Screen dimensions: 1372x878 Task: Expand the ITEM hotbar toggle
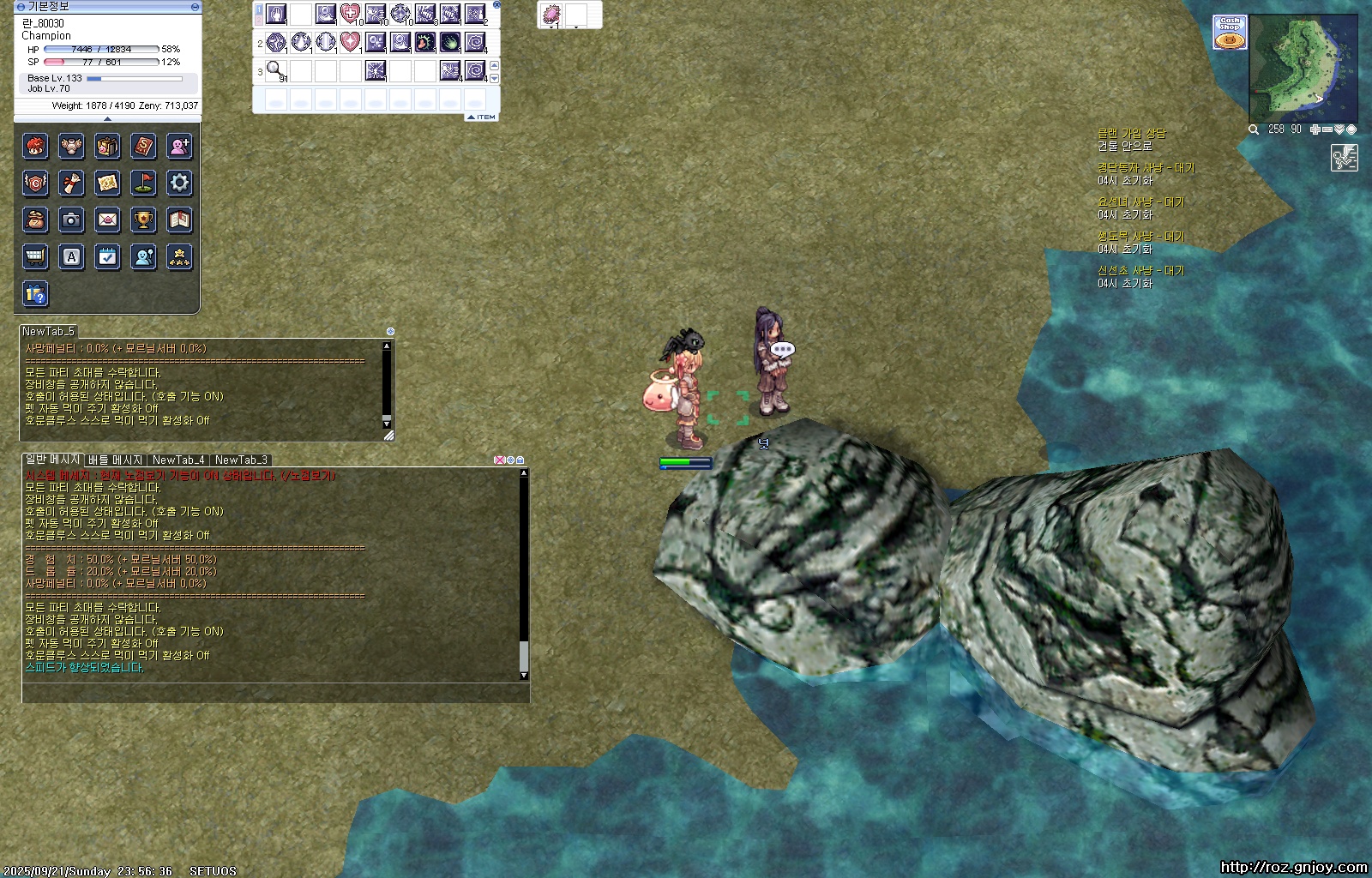(482, 117)
